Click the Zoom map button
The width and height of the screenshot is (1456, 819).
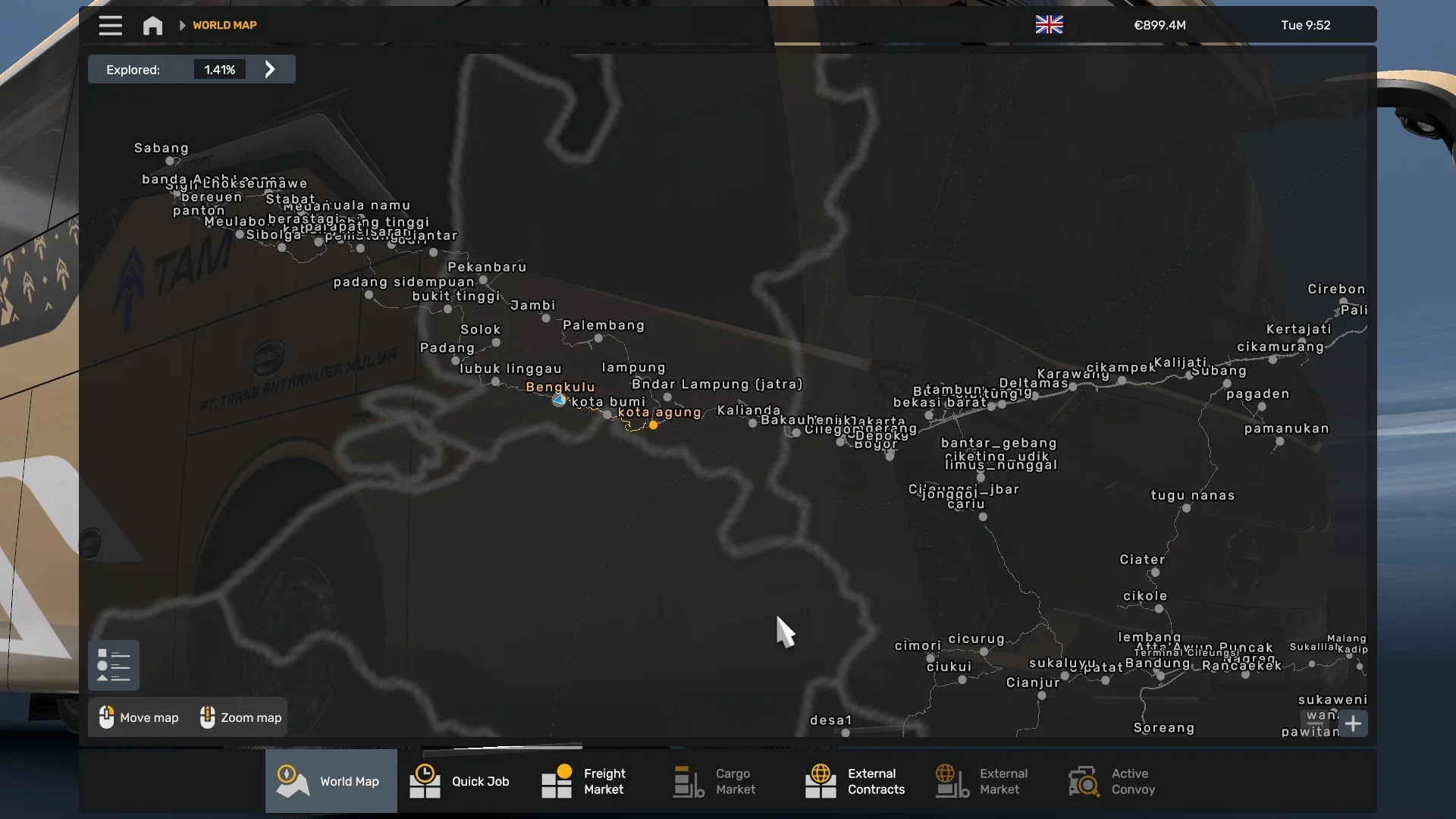[x=240, y=717]
